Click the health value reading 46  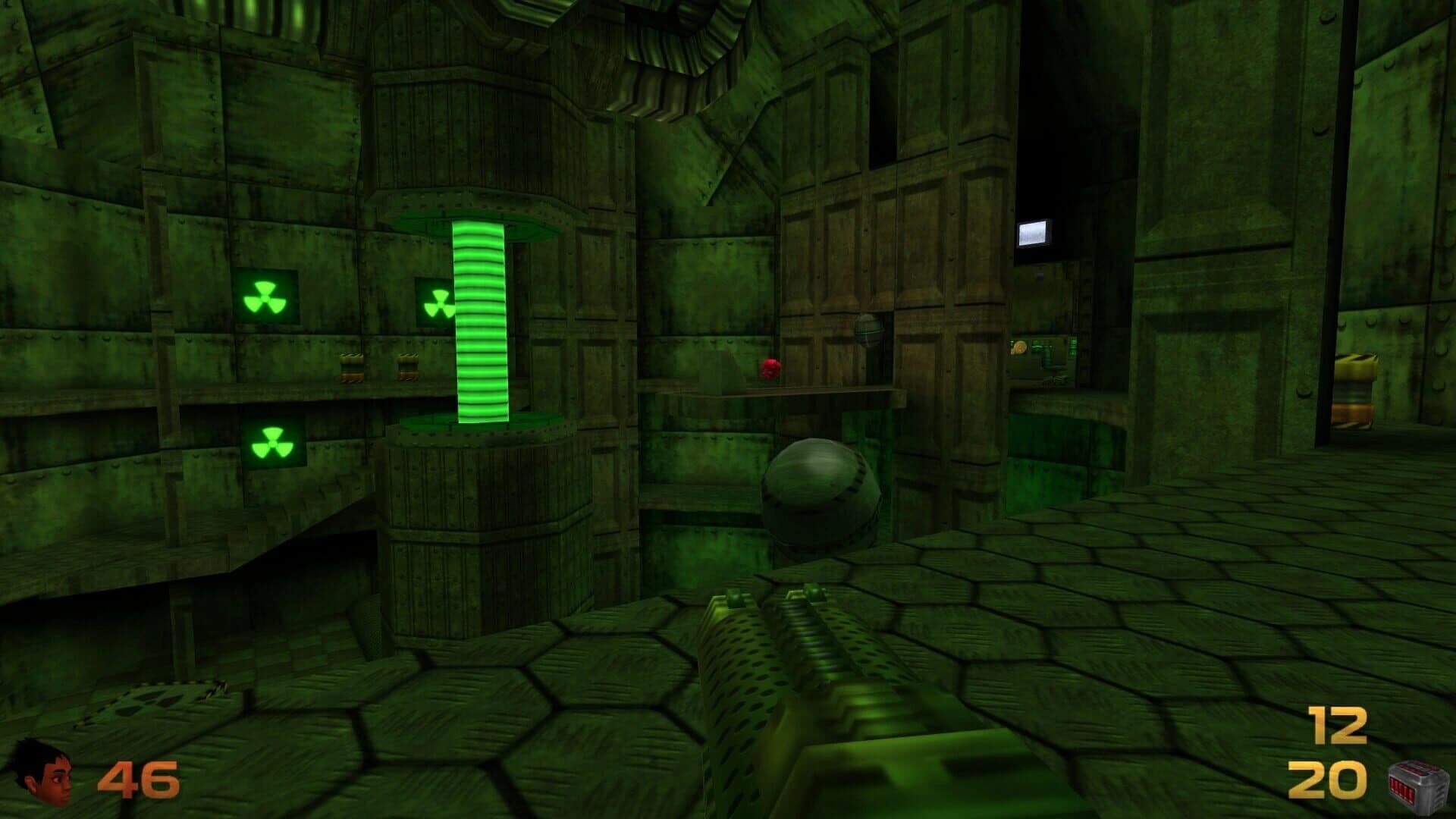[140, 775]
